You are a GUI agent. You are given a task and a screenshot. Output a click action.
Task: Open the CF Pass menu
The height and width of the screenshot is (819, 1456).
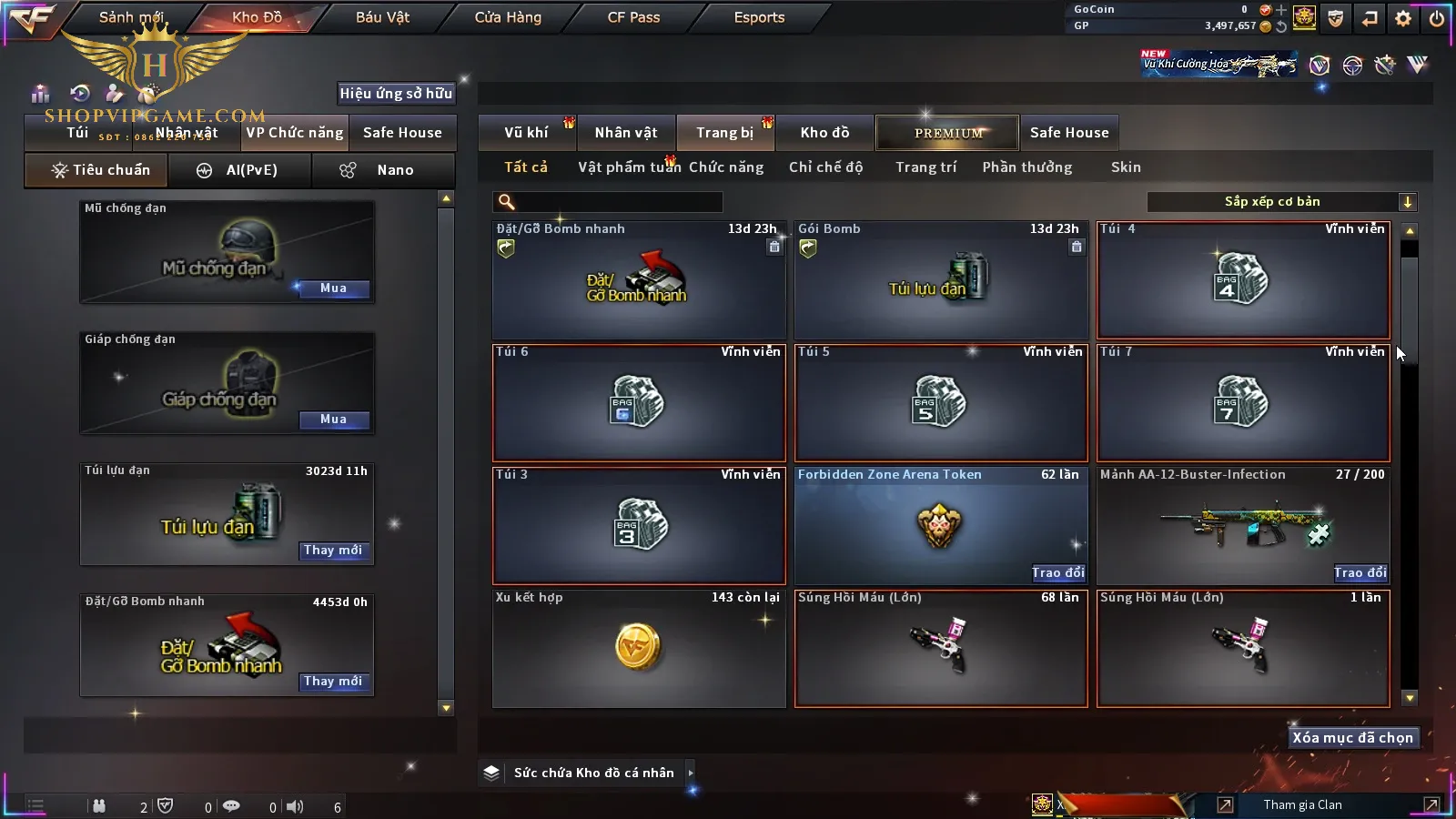(x=633, y=17)
